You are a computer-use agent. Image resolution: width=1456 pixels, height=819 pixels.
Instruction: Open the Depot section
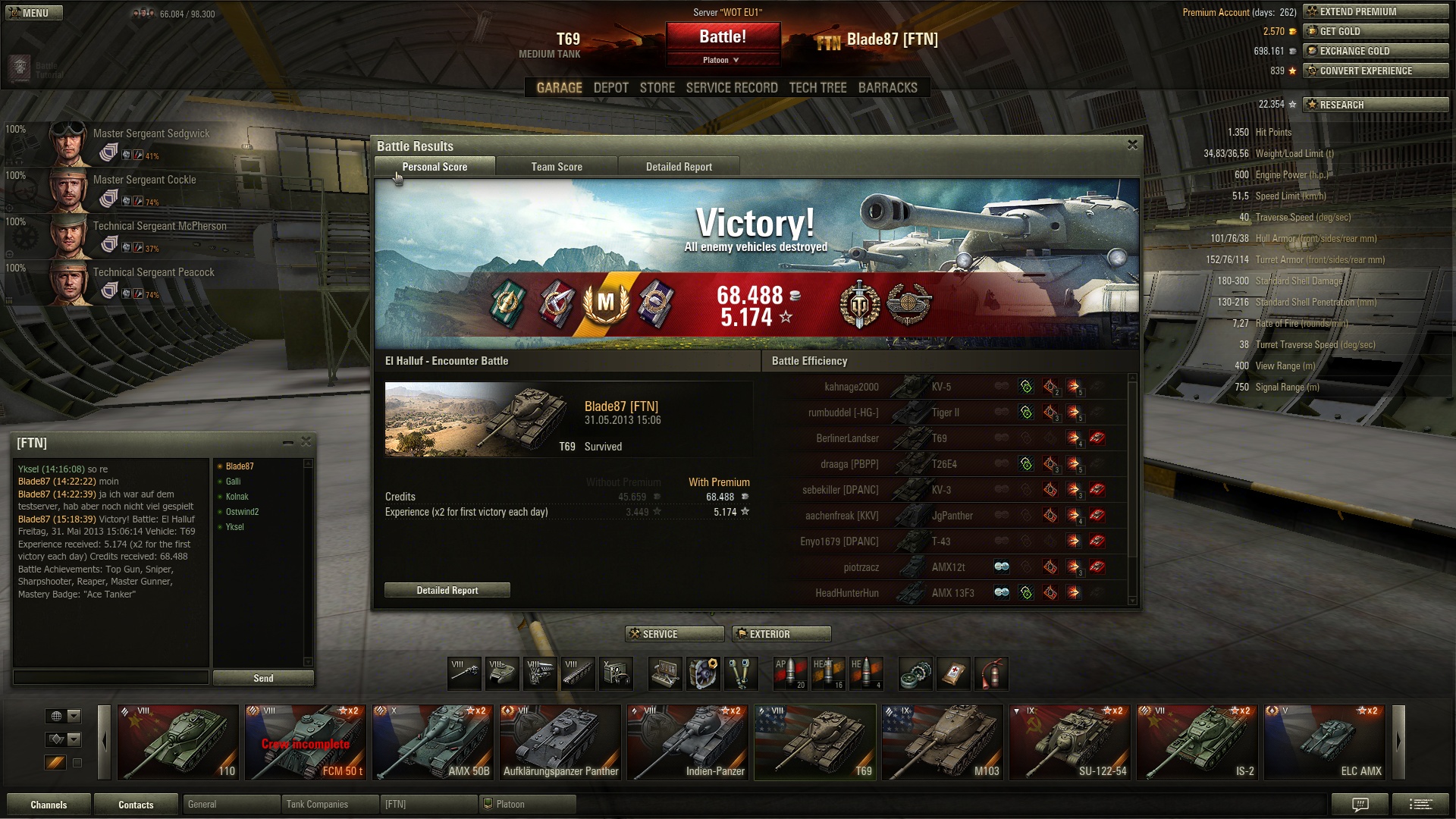click(610, 88)
